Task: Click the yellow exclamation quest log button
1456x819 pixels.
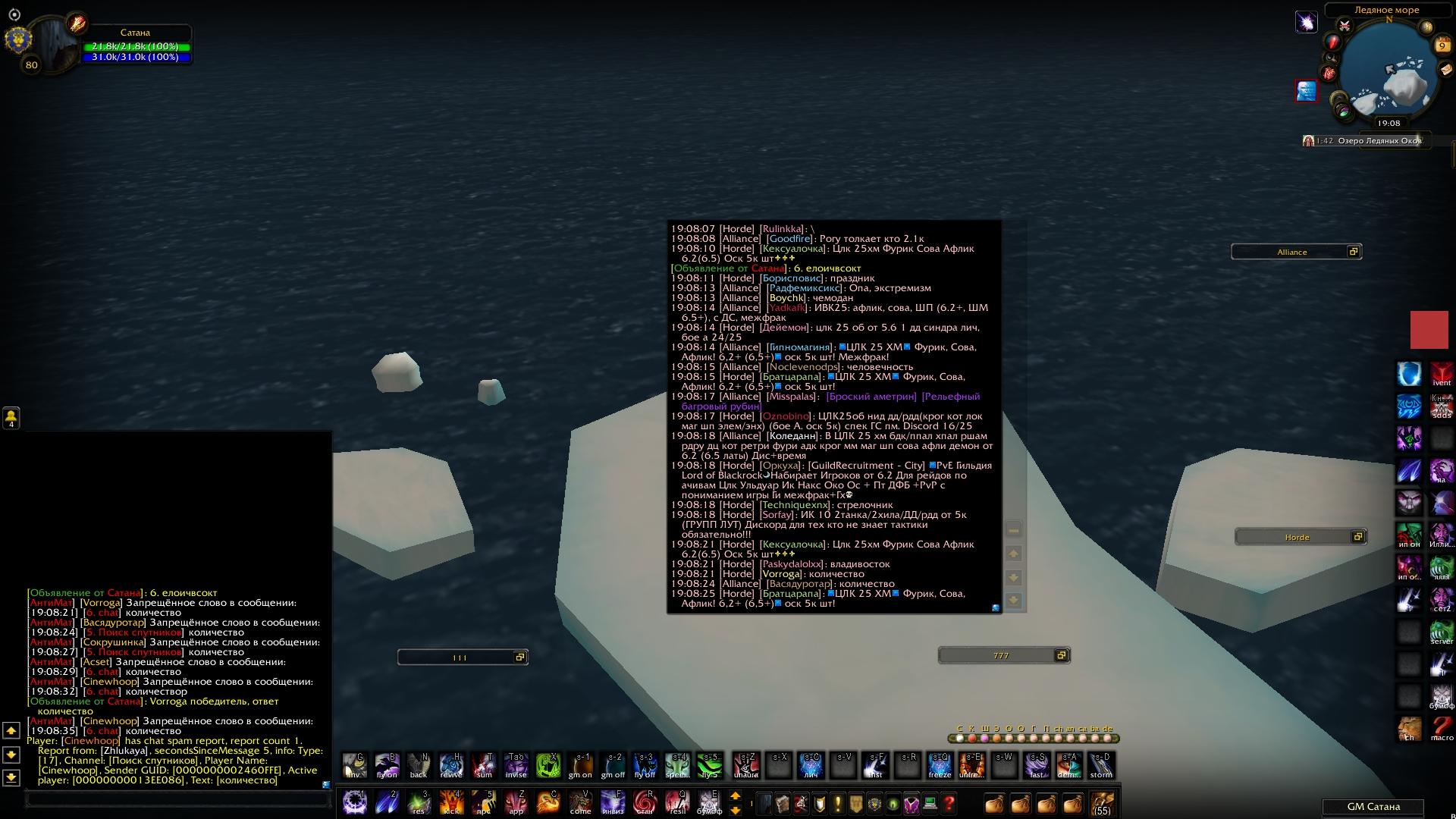Action: [x=837, y=803]
